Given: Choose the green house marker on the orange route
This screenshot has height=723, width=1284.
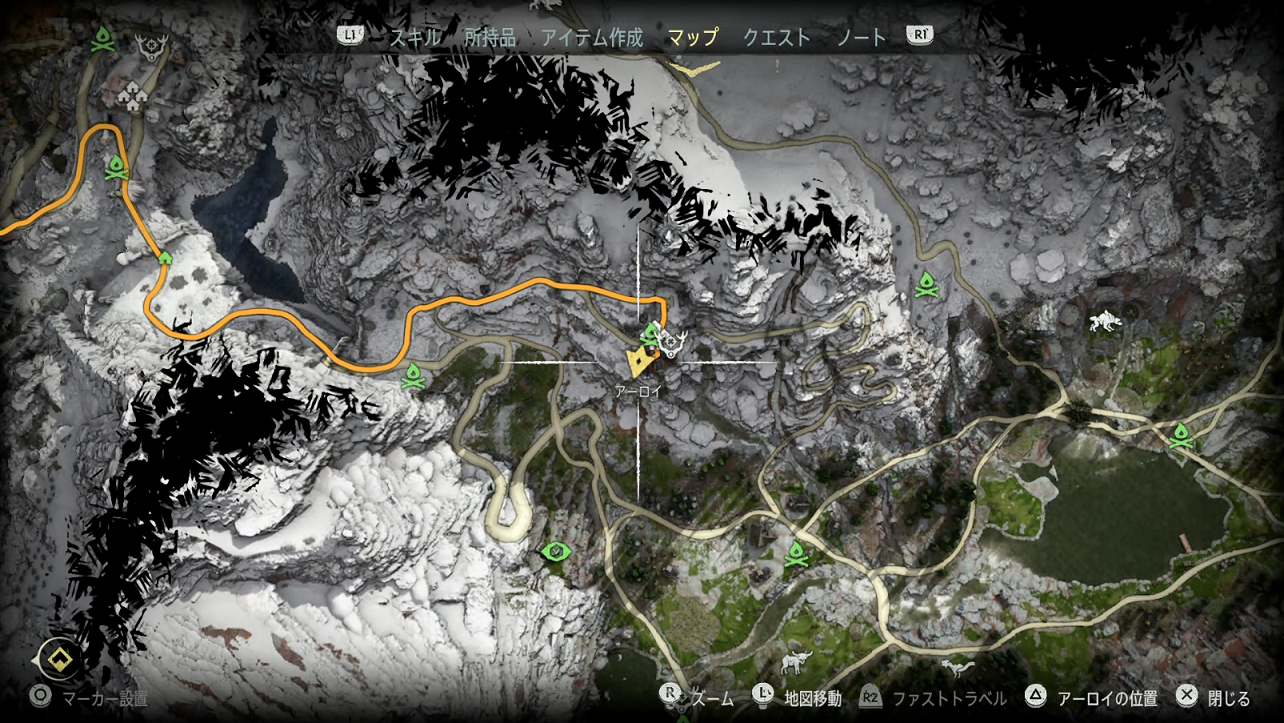Looking at the screenshot, I should click(x=165, y=258).
